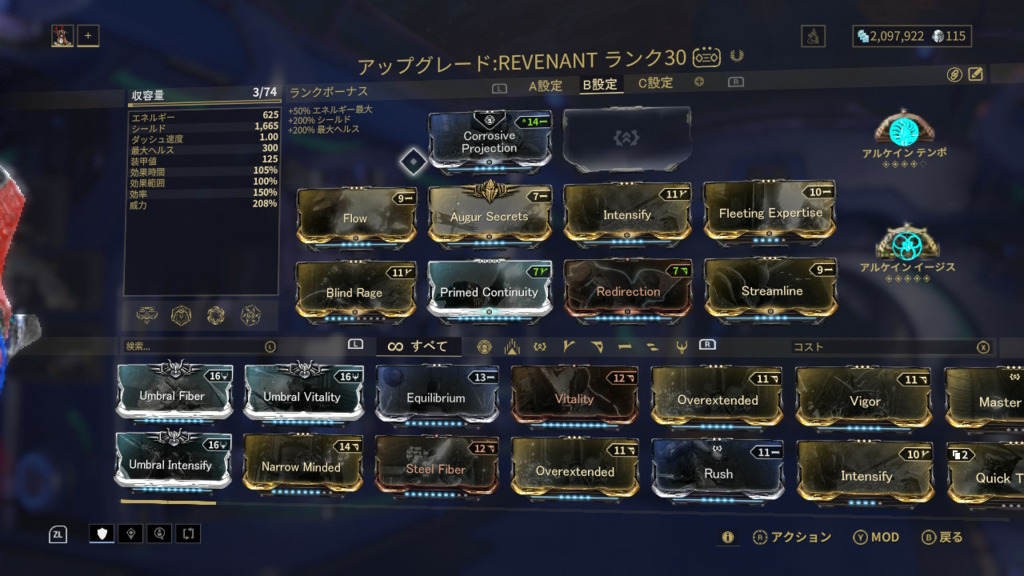Open the アルケイン テンポ arcane slot
This screenshot has width=1024, height=576.
coord(904,129)
